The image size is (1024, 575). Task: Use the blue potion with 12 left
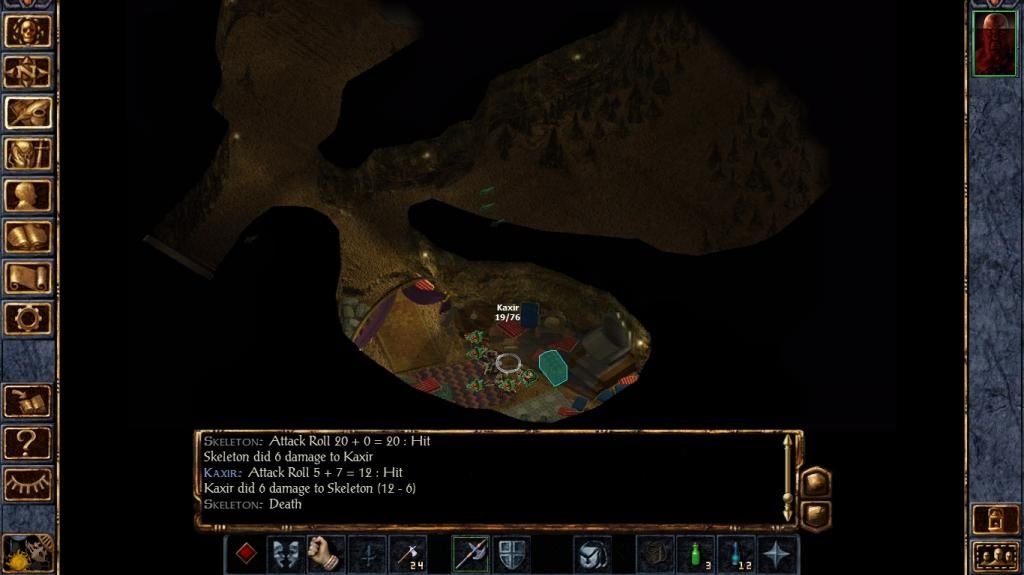click(x=736, y=554)
